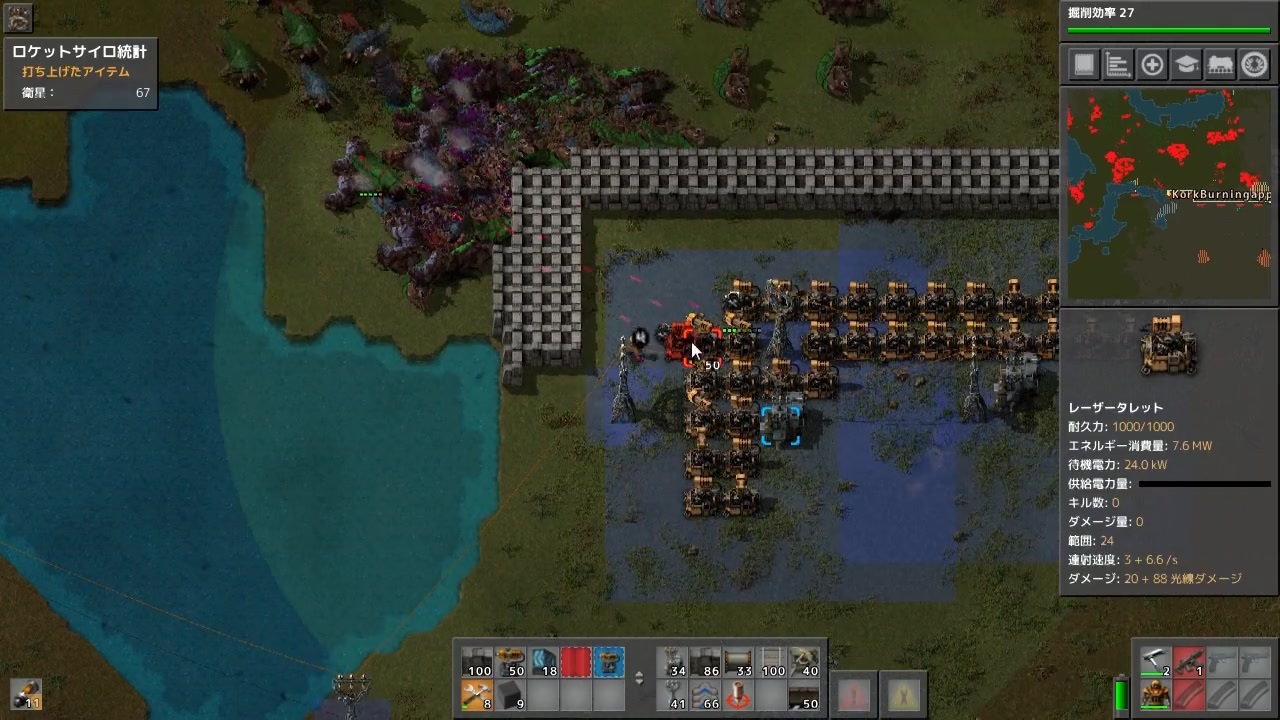This screenshot has width=1280, height=720.
Task: Open the bonuses overview with the plus icon
Action: (x=1151, y=64)
